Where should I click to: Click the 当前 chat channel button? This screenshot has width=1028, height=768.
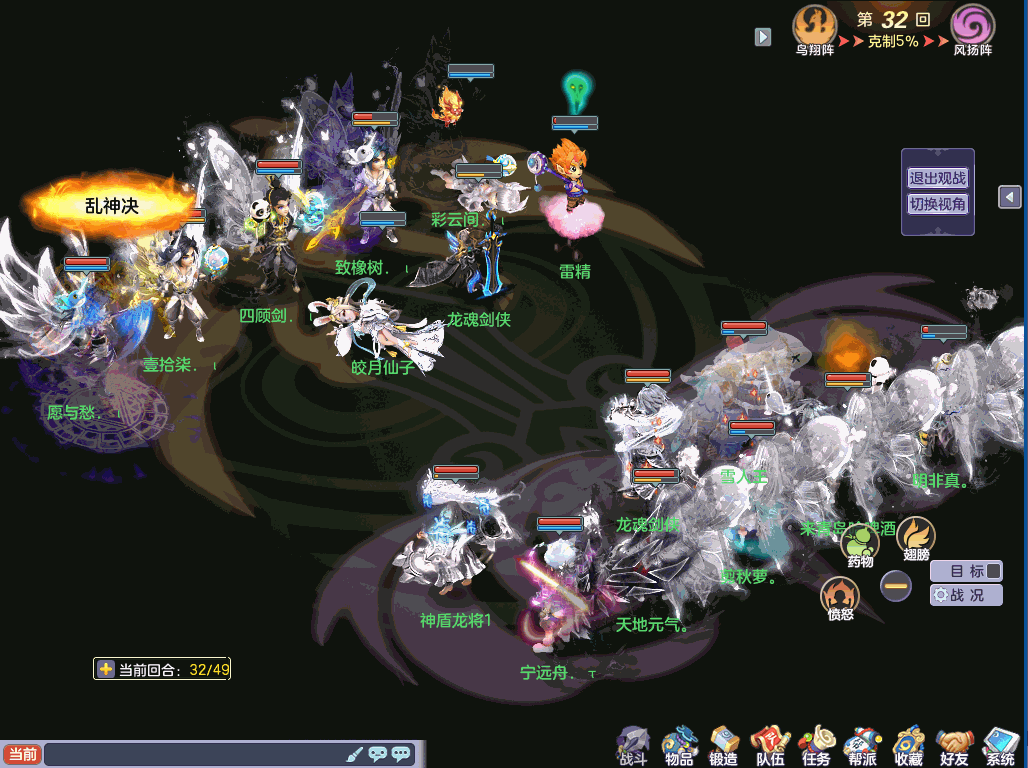coord(22,754)
